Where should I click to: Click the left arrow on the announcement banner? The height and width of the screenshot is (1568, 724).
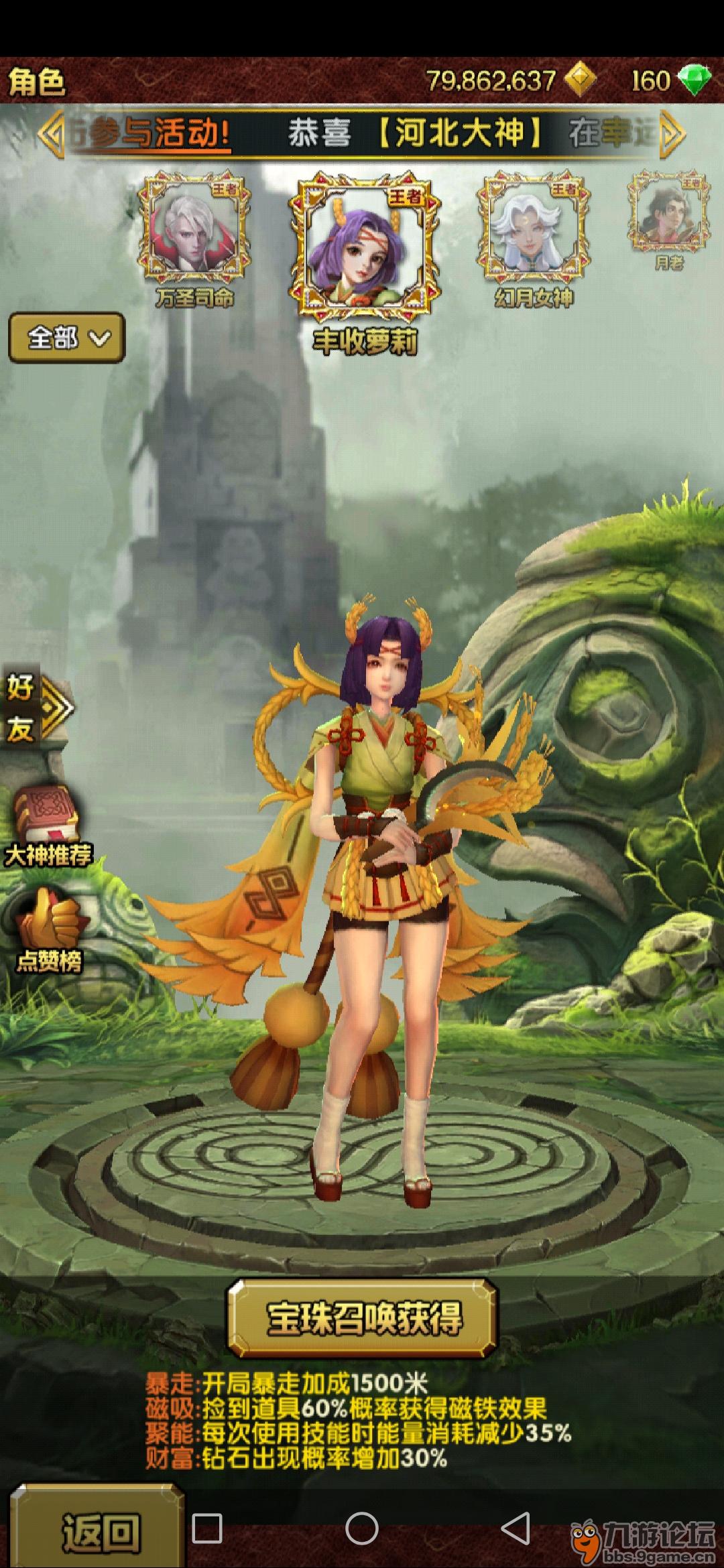coord(50,134)
